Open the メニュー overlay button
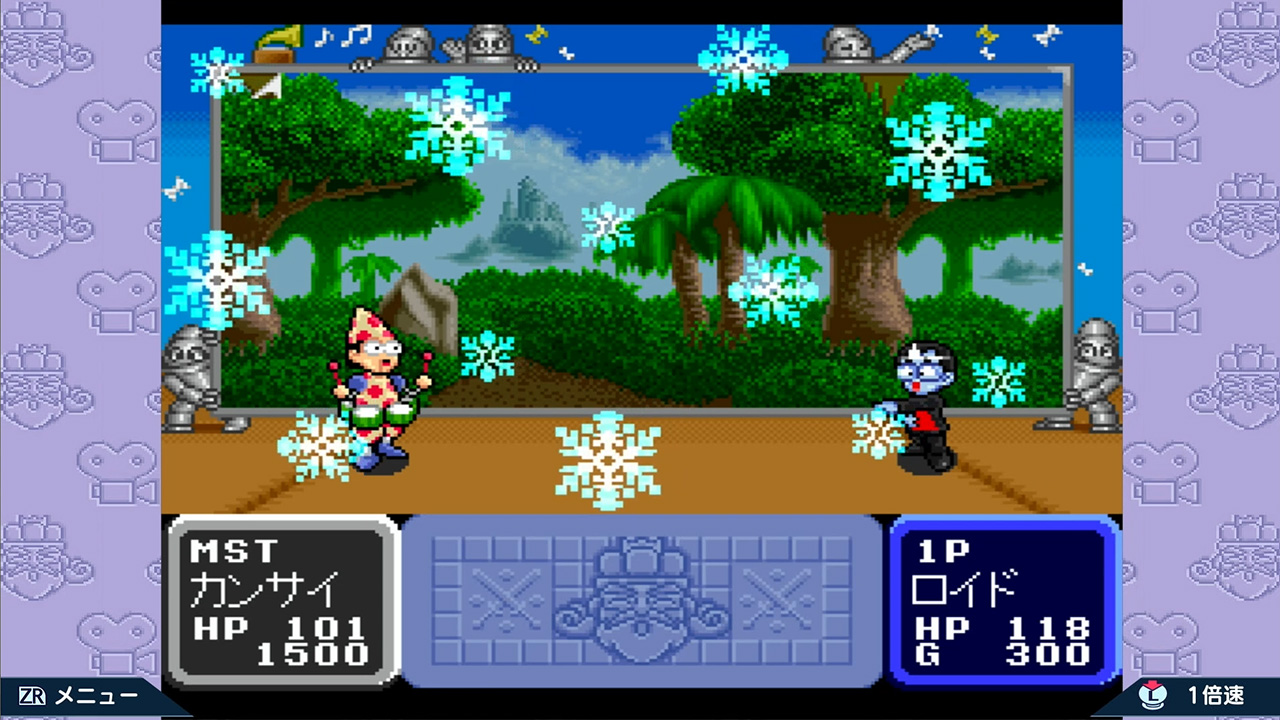Viewport: 1280px width, 720px height. (80, 697)
